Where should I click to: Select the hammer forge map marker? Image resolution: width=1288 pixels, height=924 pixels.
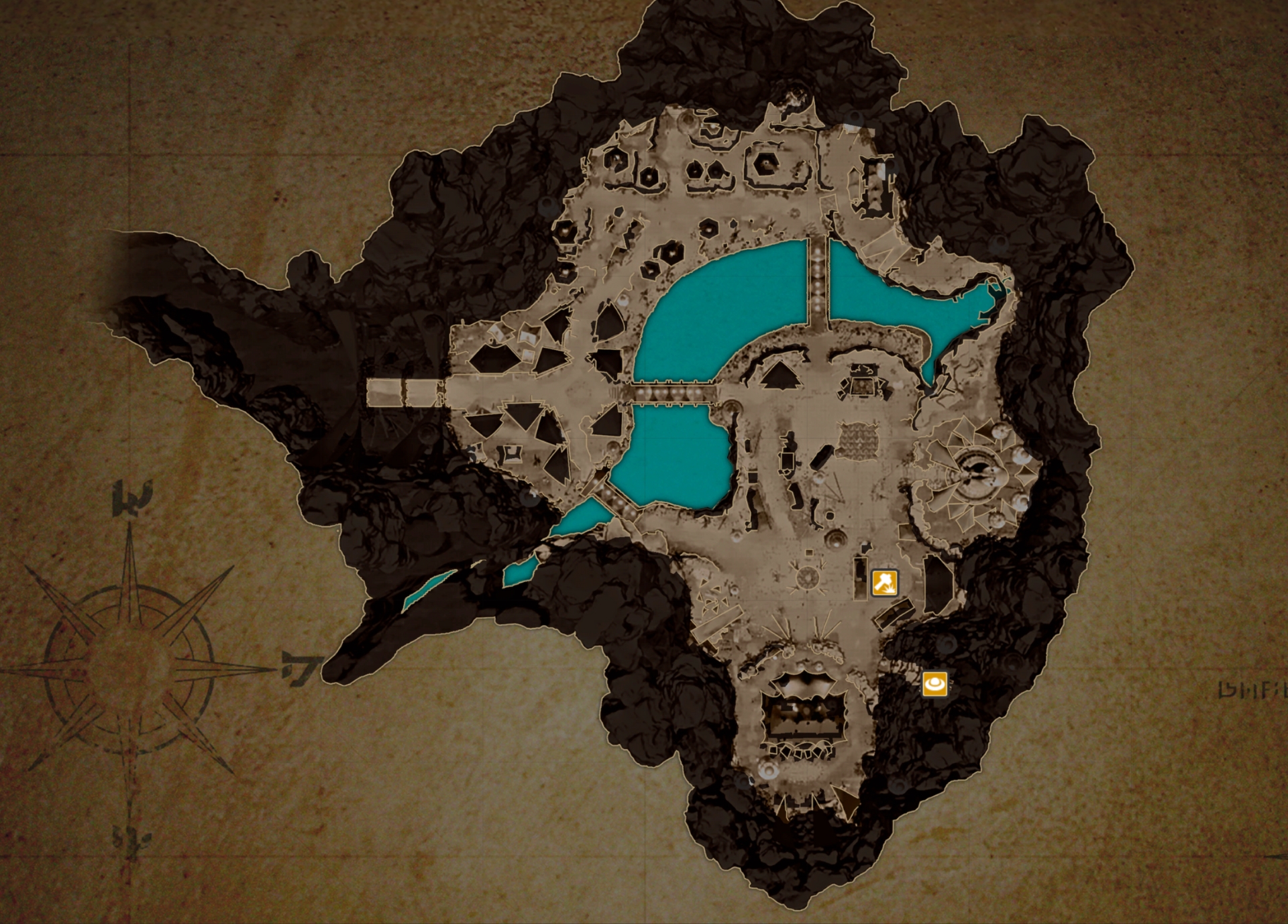pyautogui.click(x=884, y=582)
